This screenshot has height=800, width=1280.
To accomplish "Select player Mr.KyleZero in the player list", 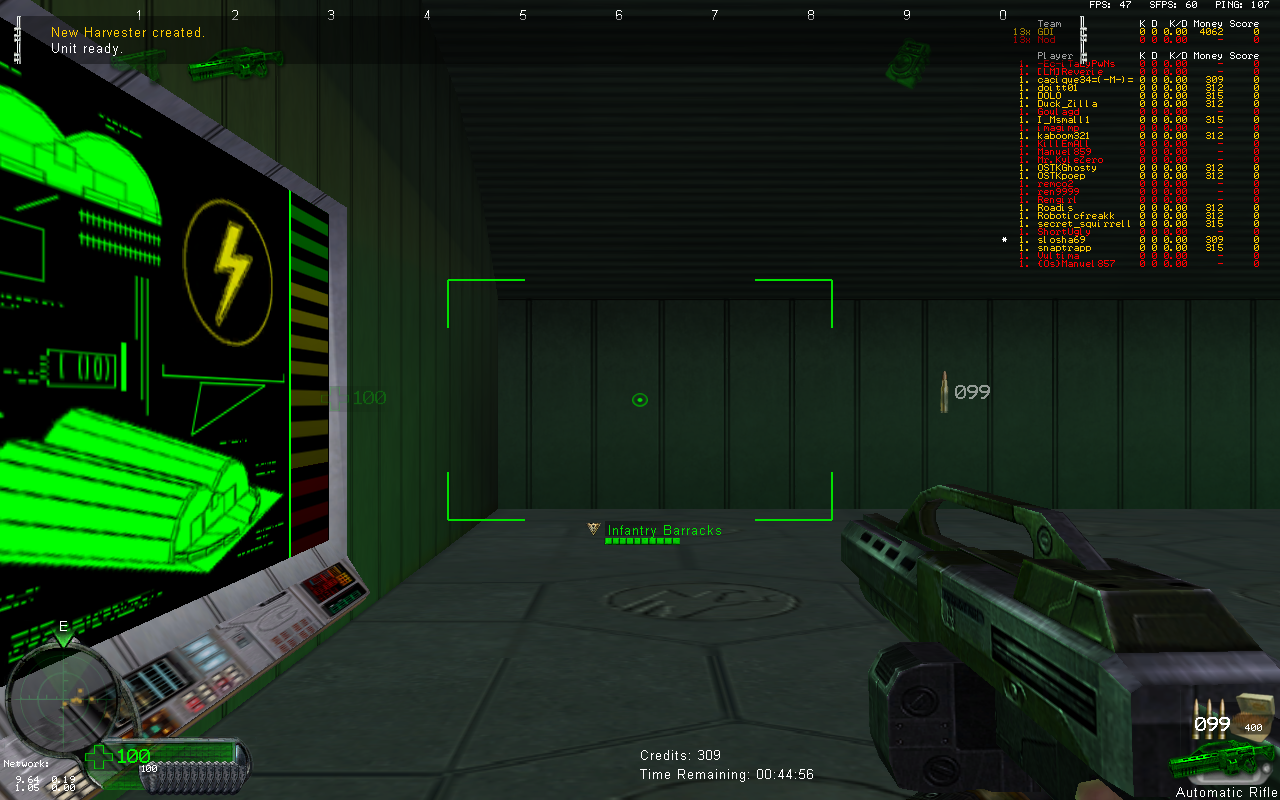I will (1070, 160).
